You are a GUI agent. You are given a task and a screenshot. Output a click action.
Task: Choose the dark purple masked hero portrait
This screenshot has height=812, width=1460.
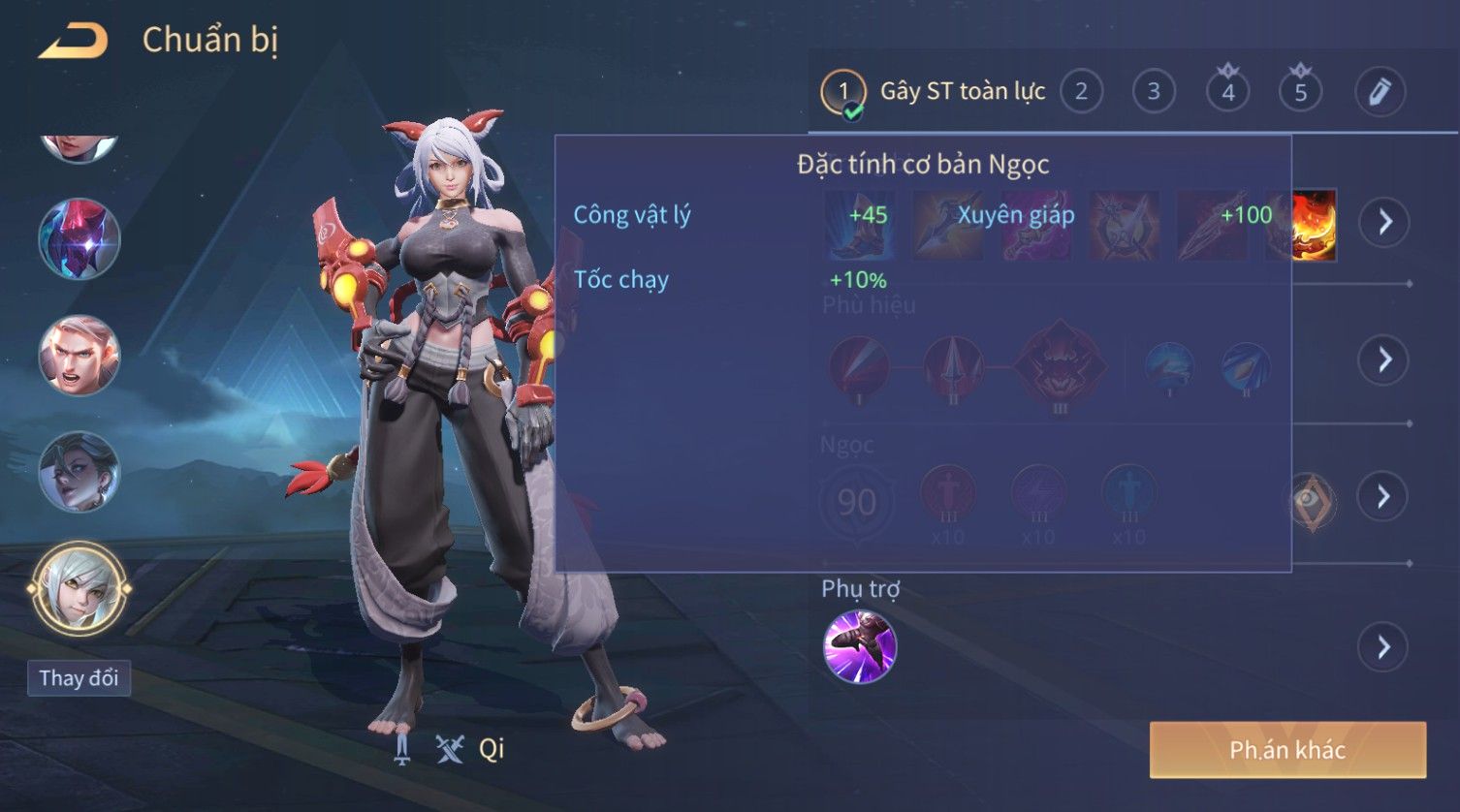[79, 239]
